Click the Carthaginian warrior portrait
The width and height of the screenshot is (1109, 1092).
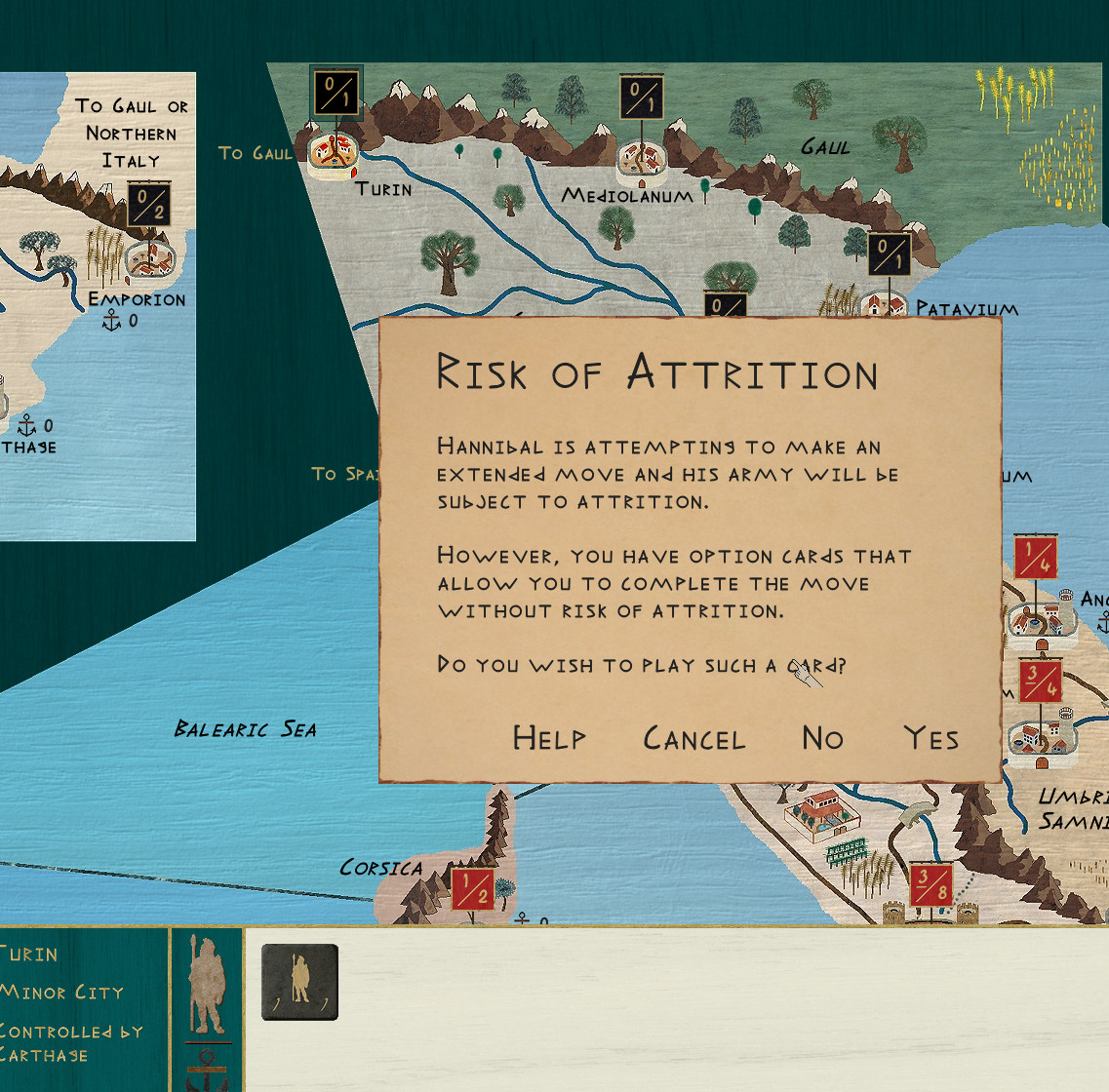pyautogui.click(x=207, y=985)
